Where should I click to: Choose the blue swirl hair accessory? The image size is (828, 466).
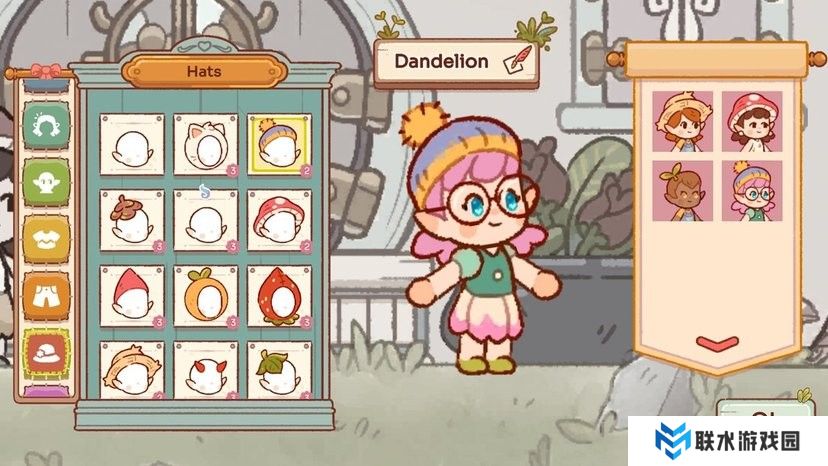205,220
